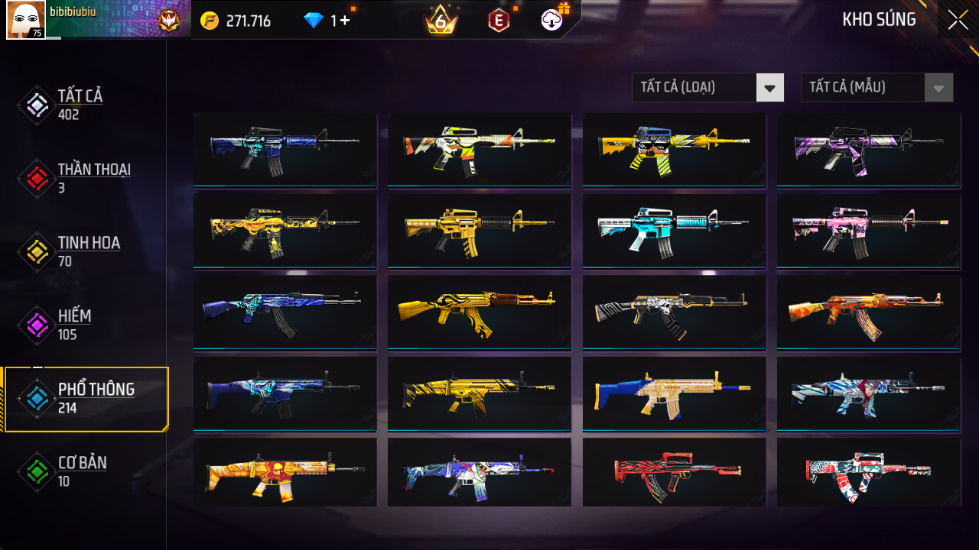Open the crown rank icon showing 6
The width and height of the screenshot is (979, 550).
(x=440, y=20)
